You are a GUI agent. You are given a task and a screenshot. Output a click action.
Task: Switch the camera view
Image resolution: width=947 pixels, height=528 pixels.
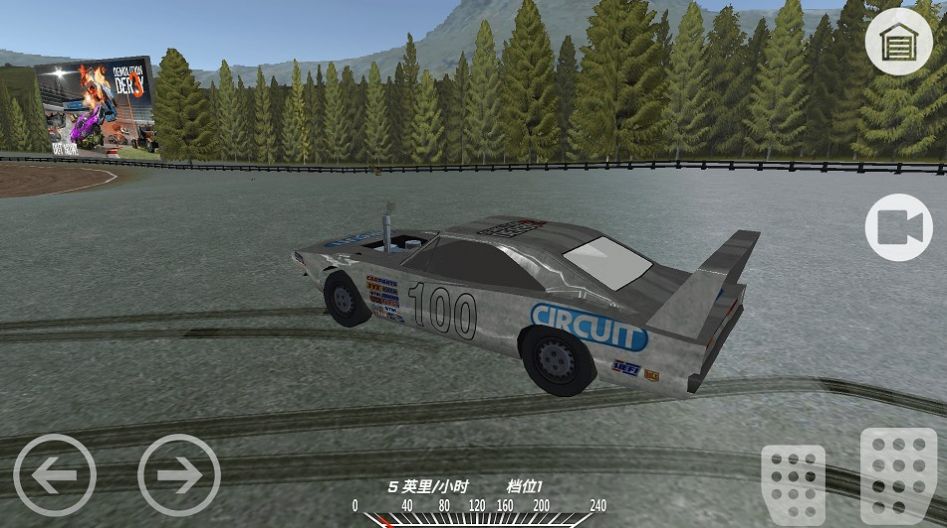click(898, 228)
